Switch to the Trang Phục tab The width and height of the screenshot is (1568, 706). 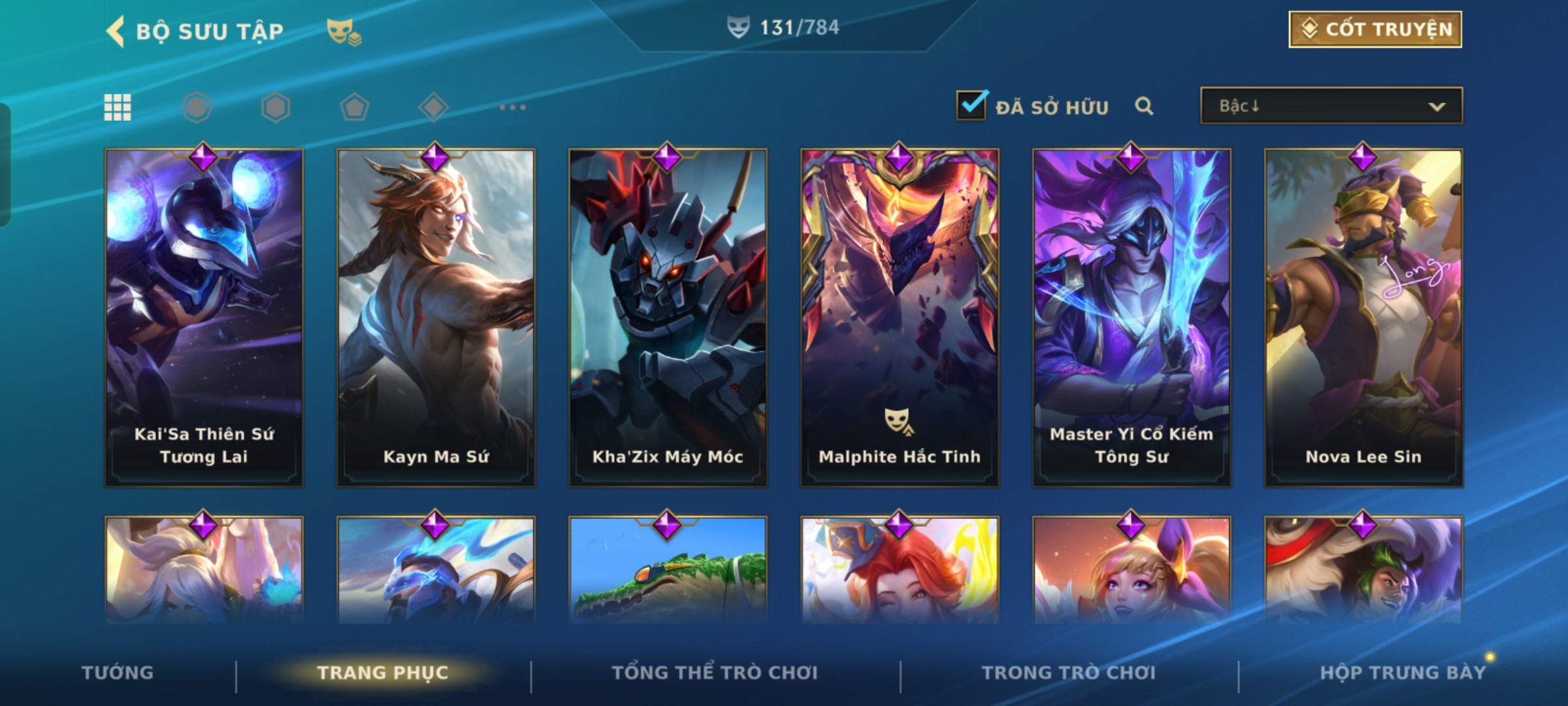pos(383,673)
